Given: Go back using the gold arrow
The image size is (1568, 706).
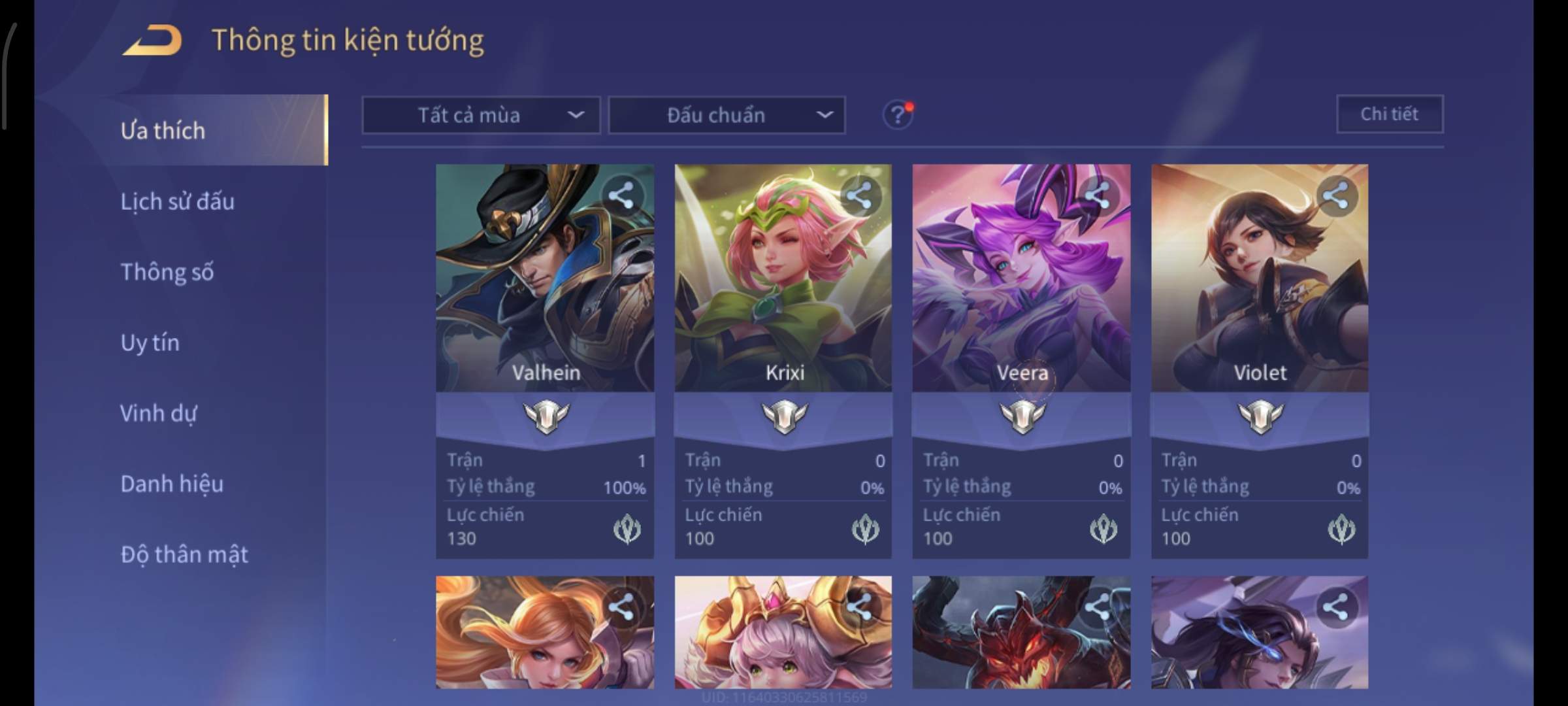Looking at the screenshot, I should point(152,41).
